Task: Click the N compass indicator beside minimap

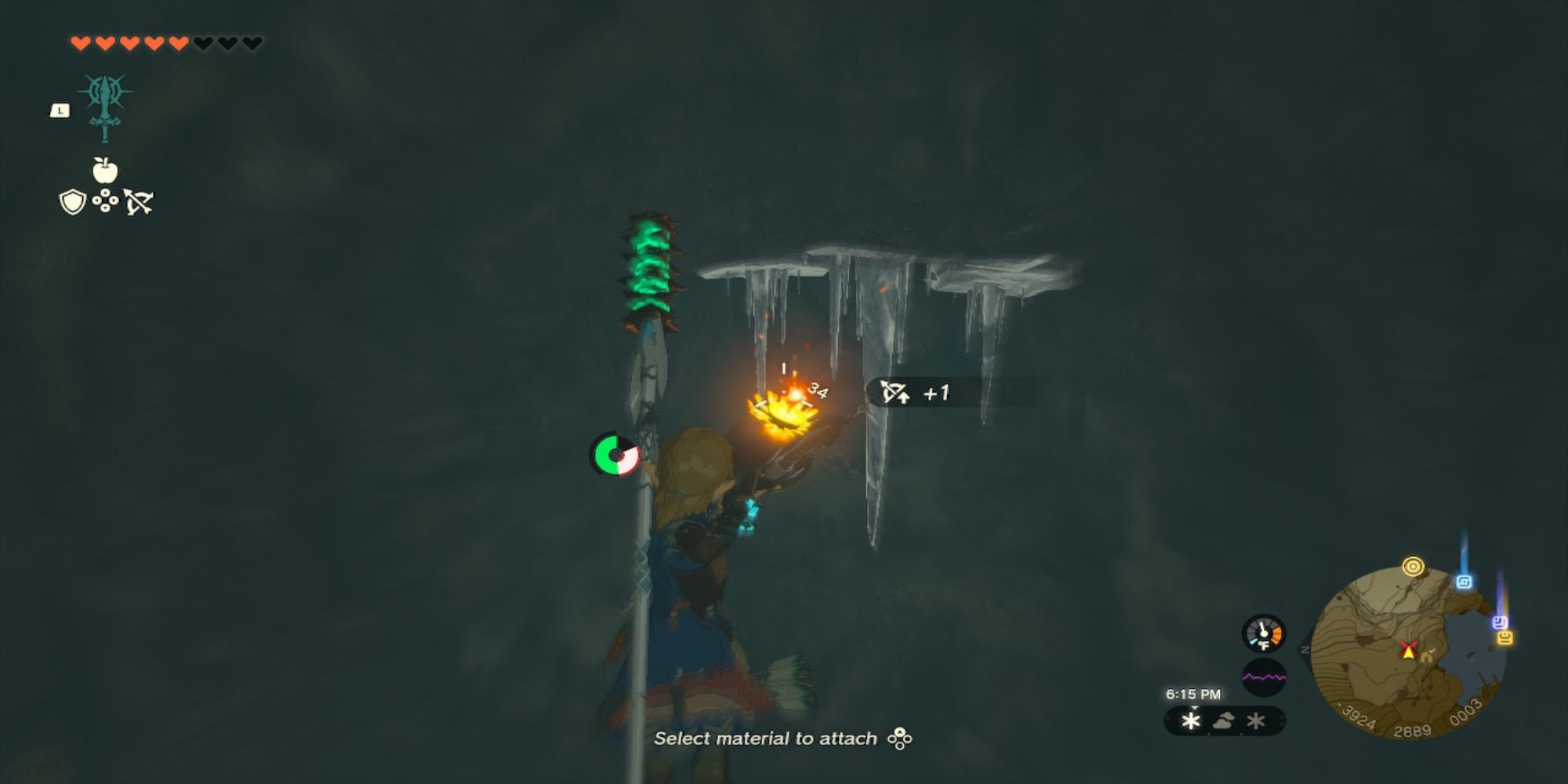Action: coord(1305,648)
